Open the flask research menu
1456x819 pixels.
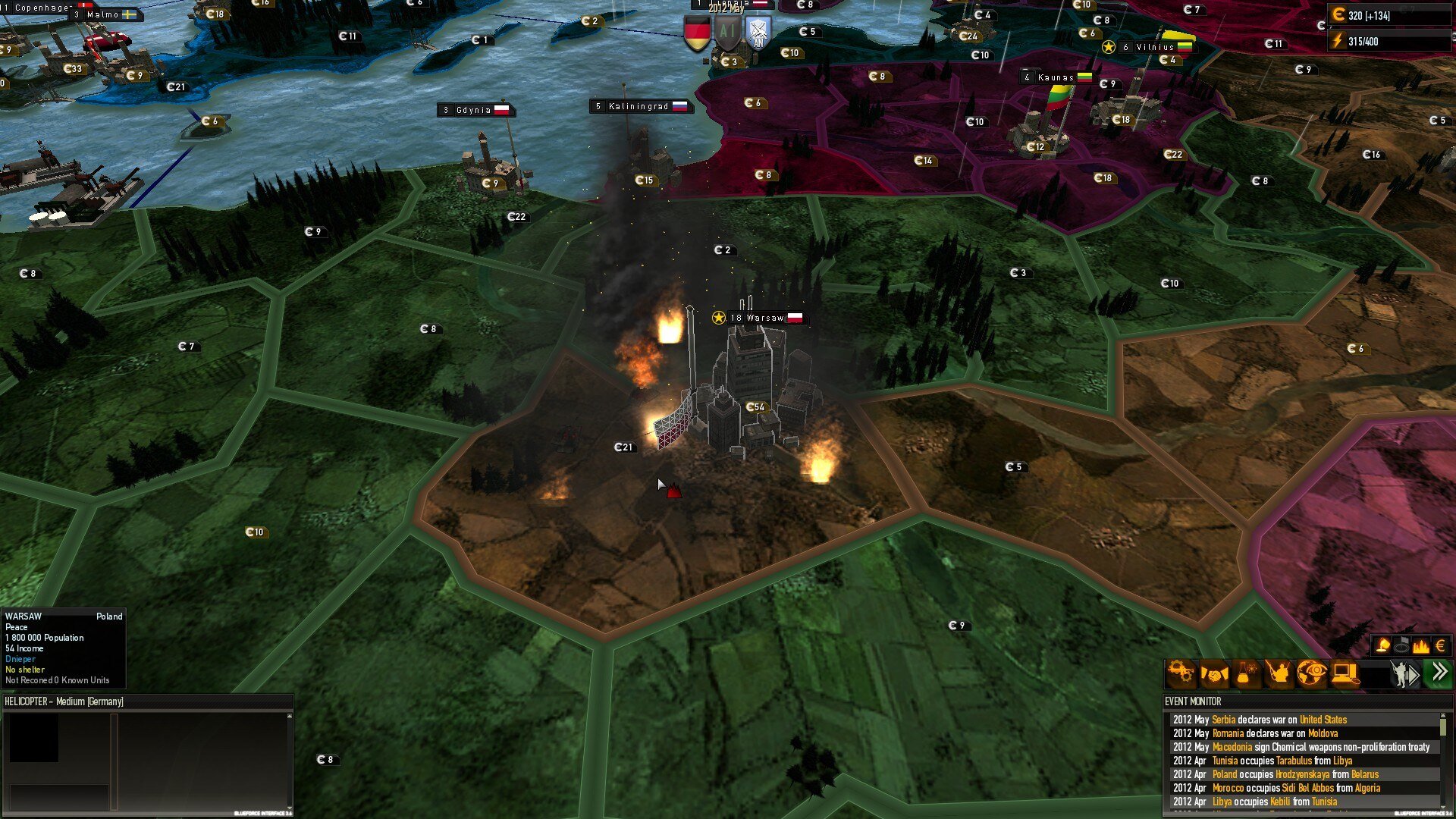(1245, 673)
